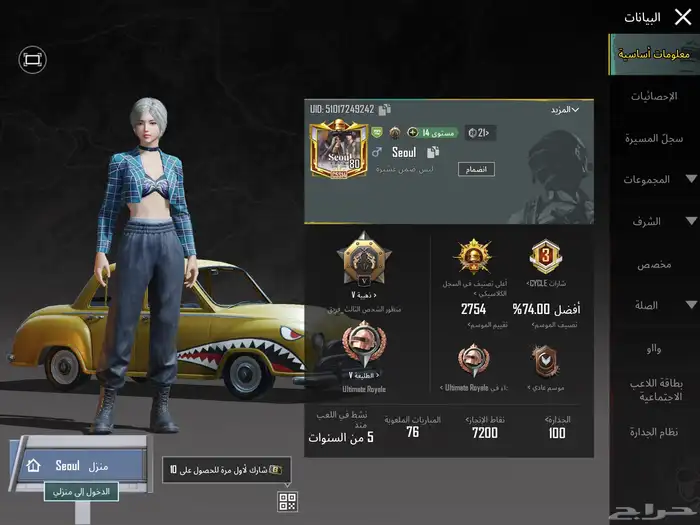
Task: View the Cycle badges medal
Action: (x=545, y=258)
